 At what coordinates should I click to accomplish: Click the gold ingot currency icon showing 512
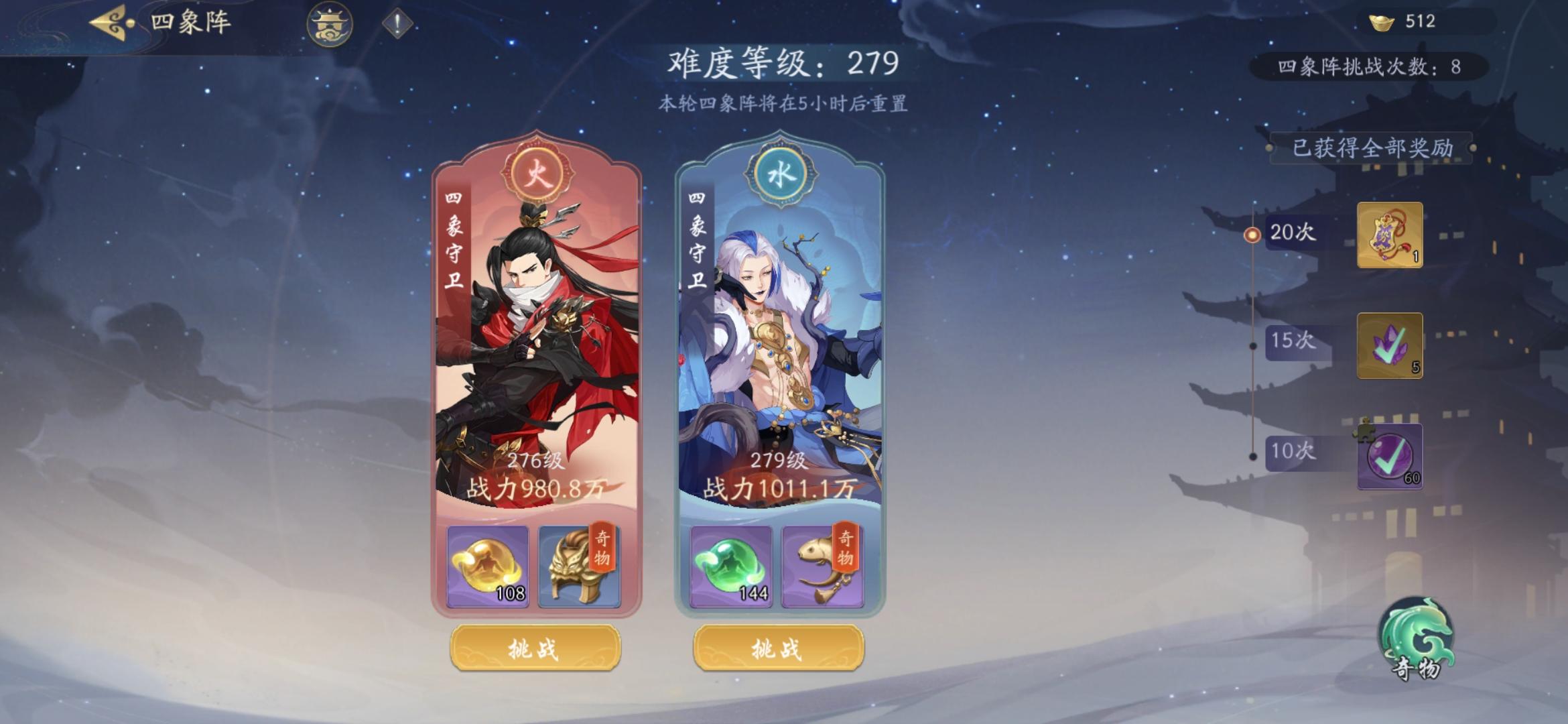click(x=1383, y=21)
